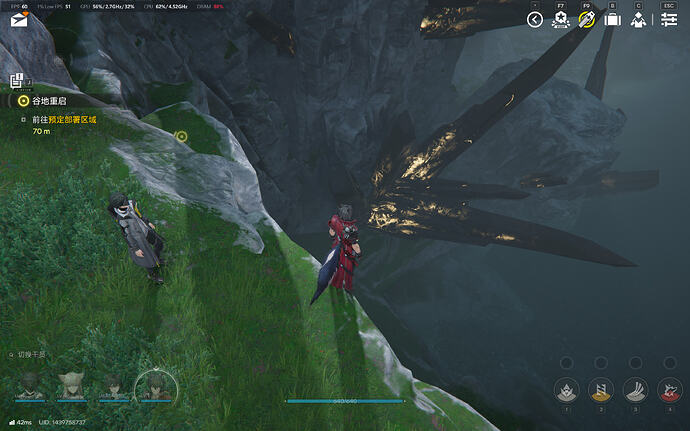Activate the claw slash skill labeled 3
Viewport: 690px width, 431px height.
pos(635,390)
